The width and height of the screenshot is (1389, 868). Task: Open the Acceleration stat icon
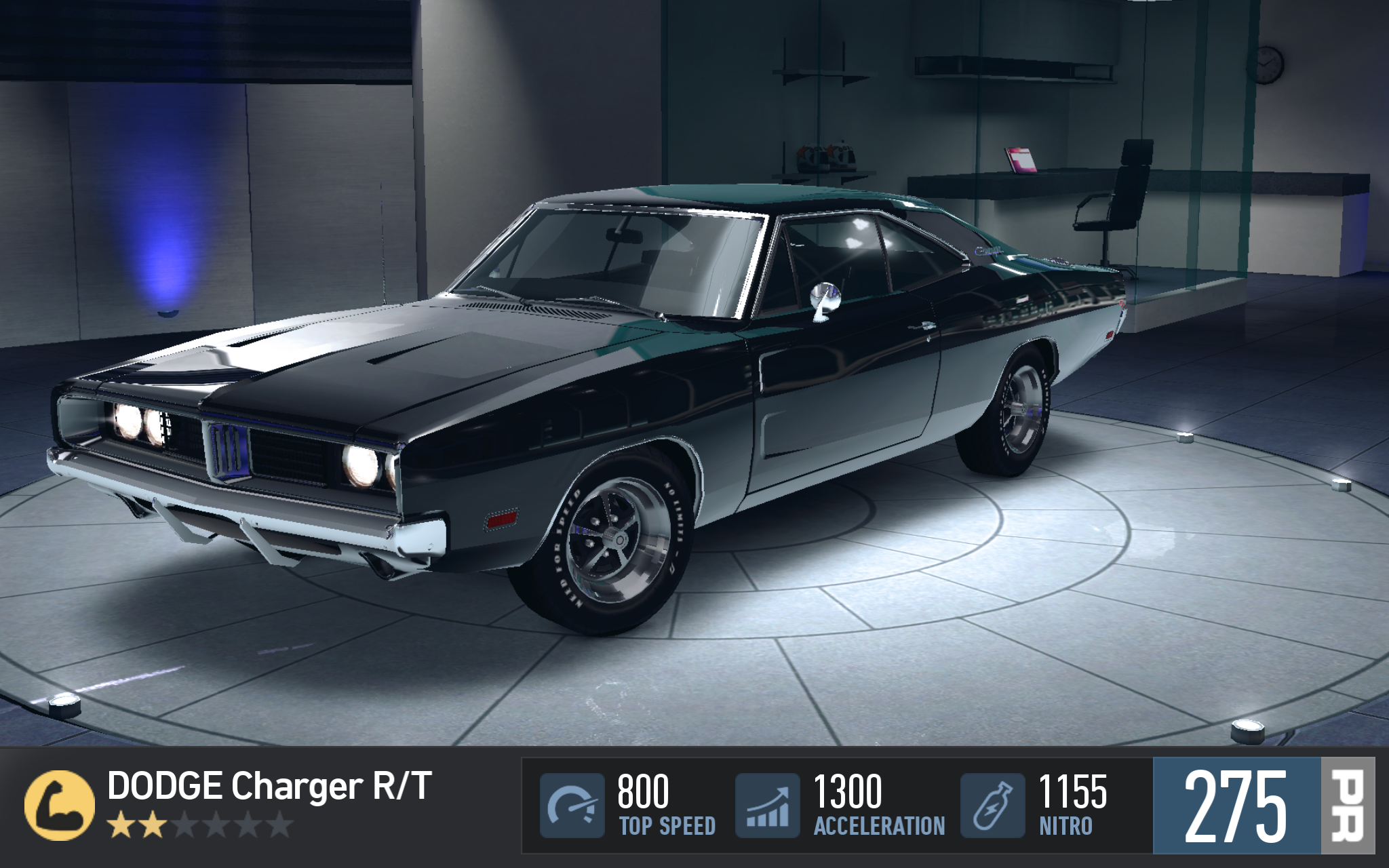coord(767,806)
